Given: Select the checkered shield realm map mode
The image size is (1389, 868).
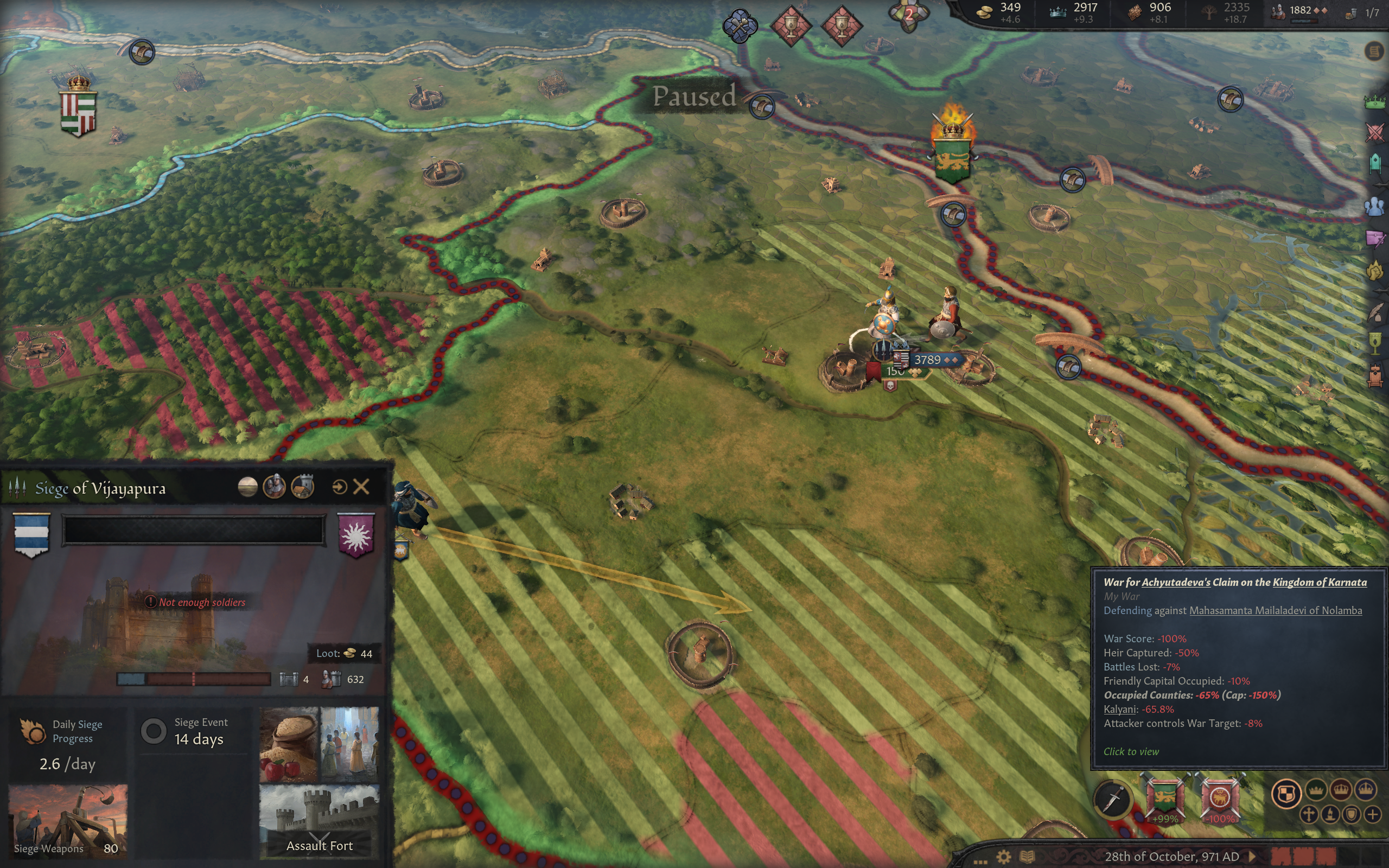Looking at the screenshot, I should [x=1286, y=794].
